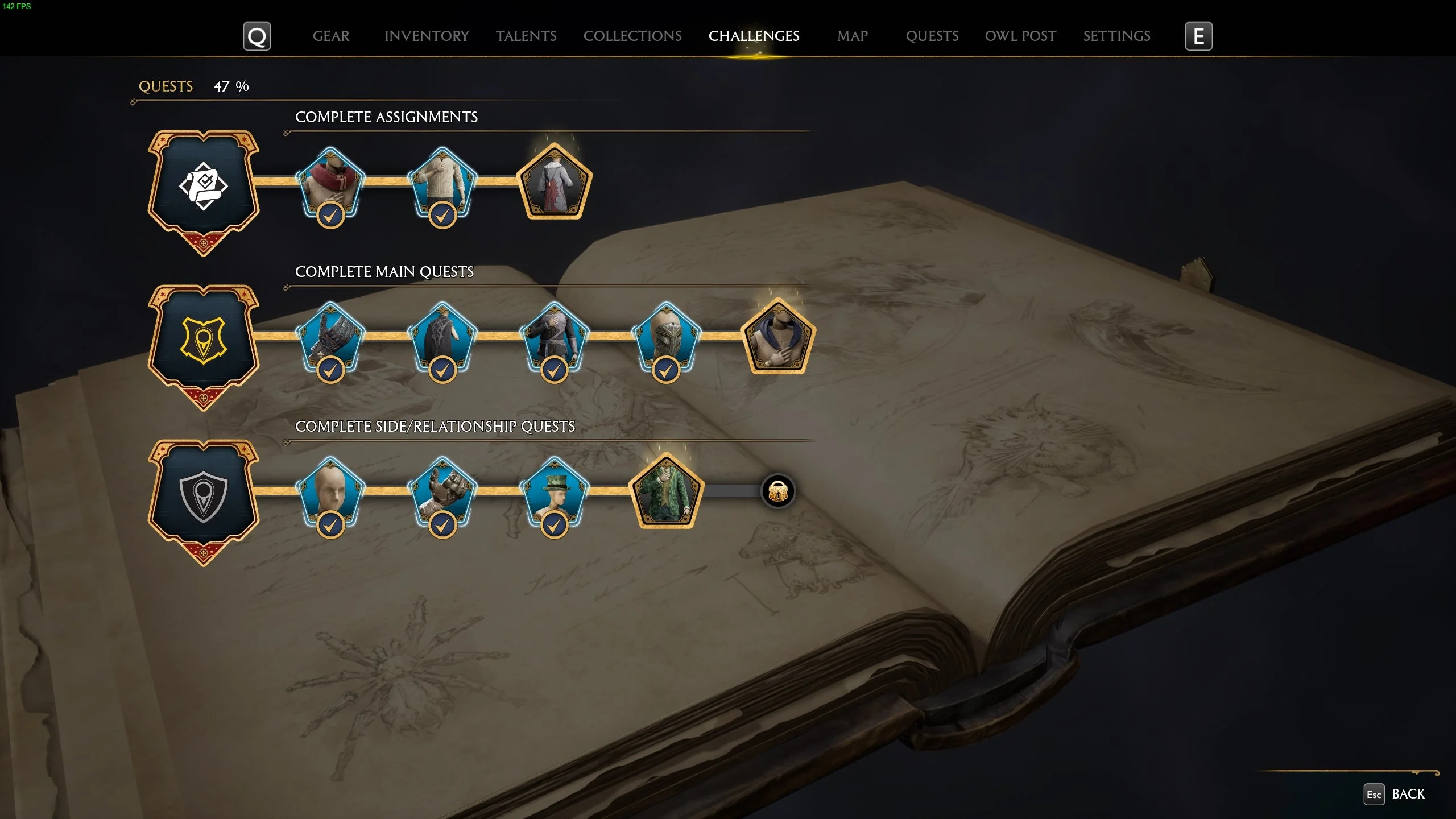
Task: Switch to the Collections tab
Action: click(x=632, y=36)
